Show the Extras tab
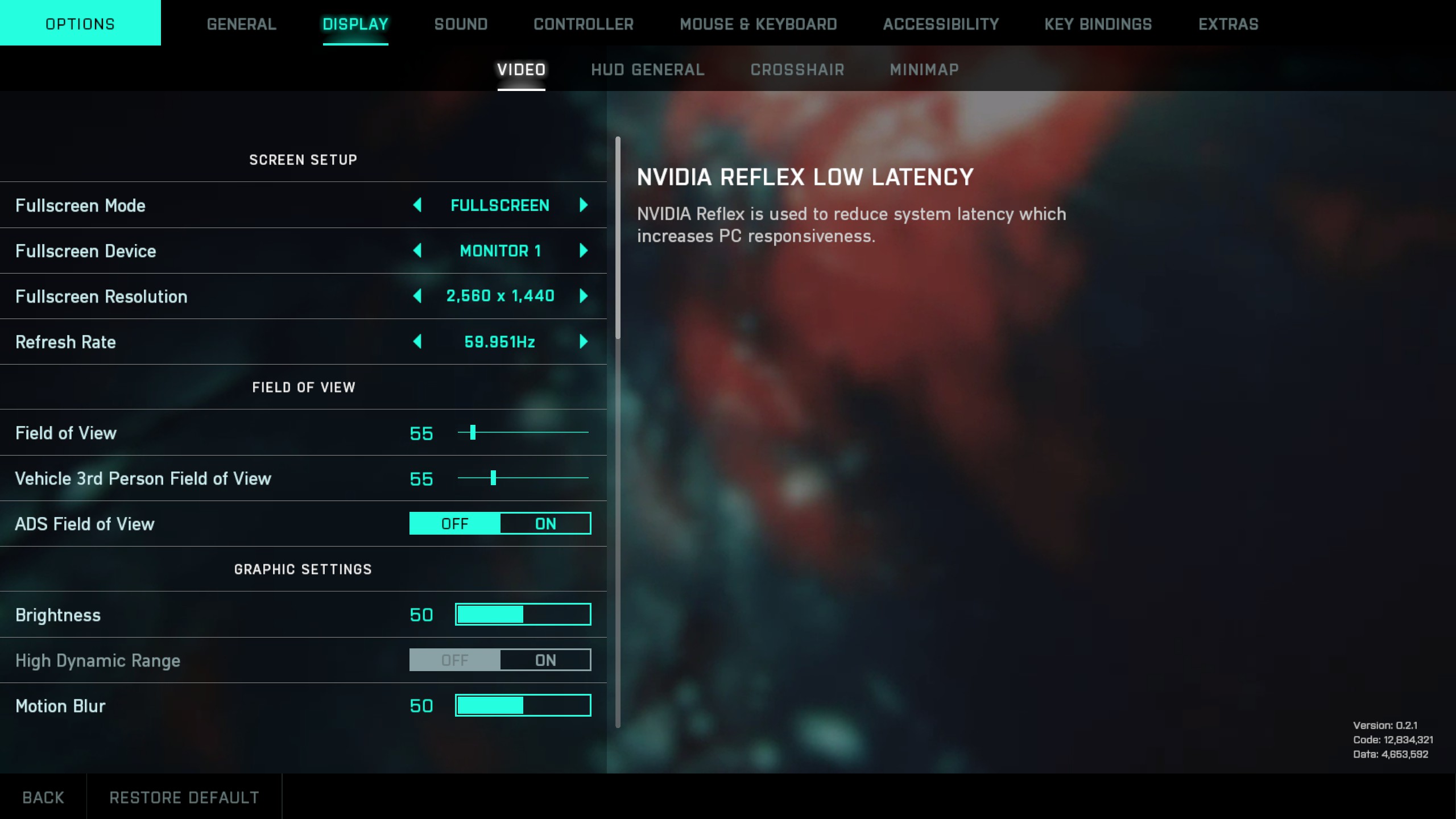The width and height of the screenshot is (1456, 819). point(1228,24)
